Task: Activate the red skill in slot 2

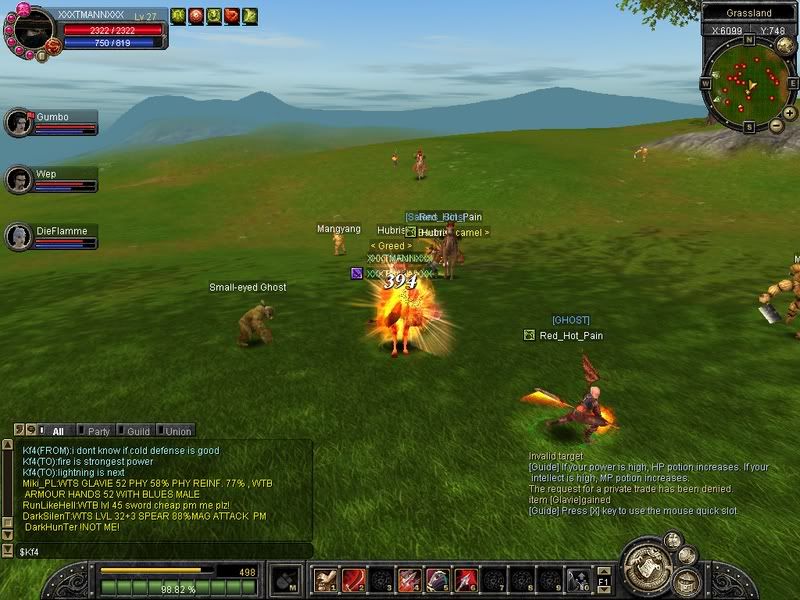Action: pyautogui.click(x=354, y=580)
